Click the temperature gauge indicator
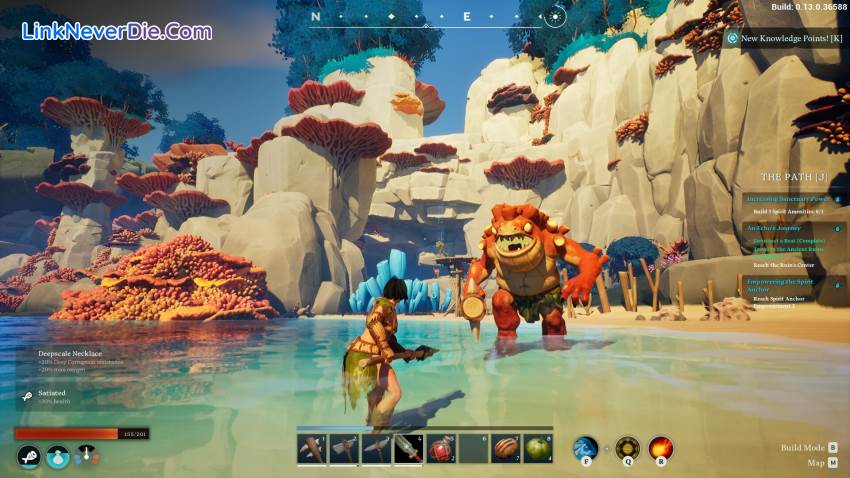This screenshot has width=850, height=478. coord(88,457)
